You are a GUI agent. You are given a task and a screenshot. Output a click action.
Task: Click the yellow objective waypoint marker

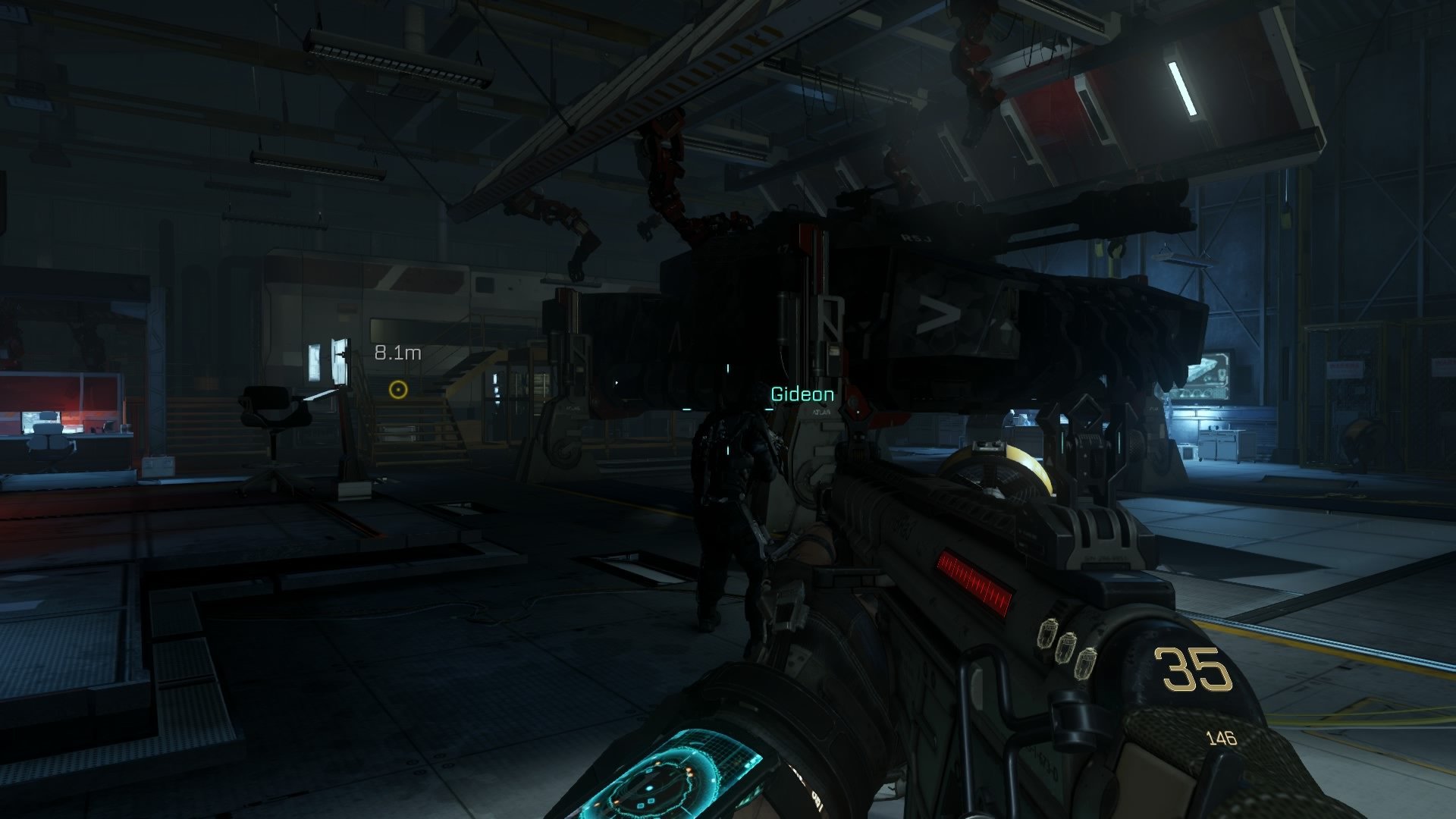click(x=397, y=388)
